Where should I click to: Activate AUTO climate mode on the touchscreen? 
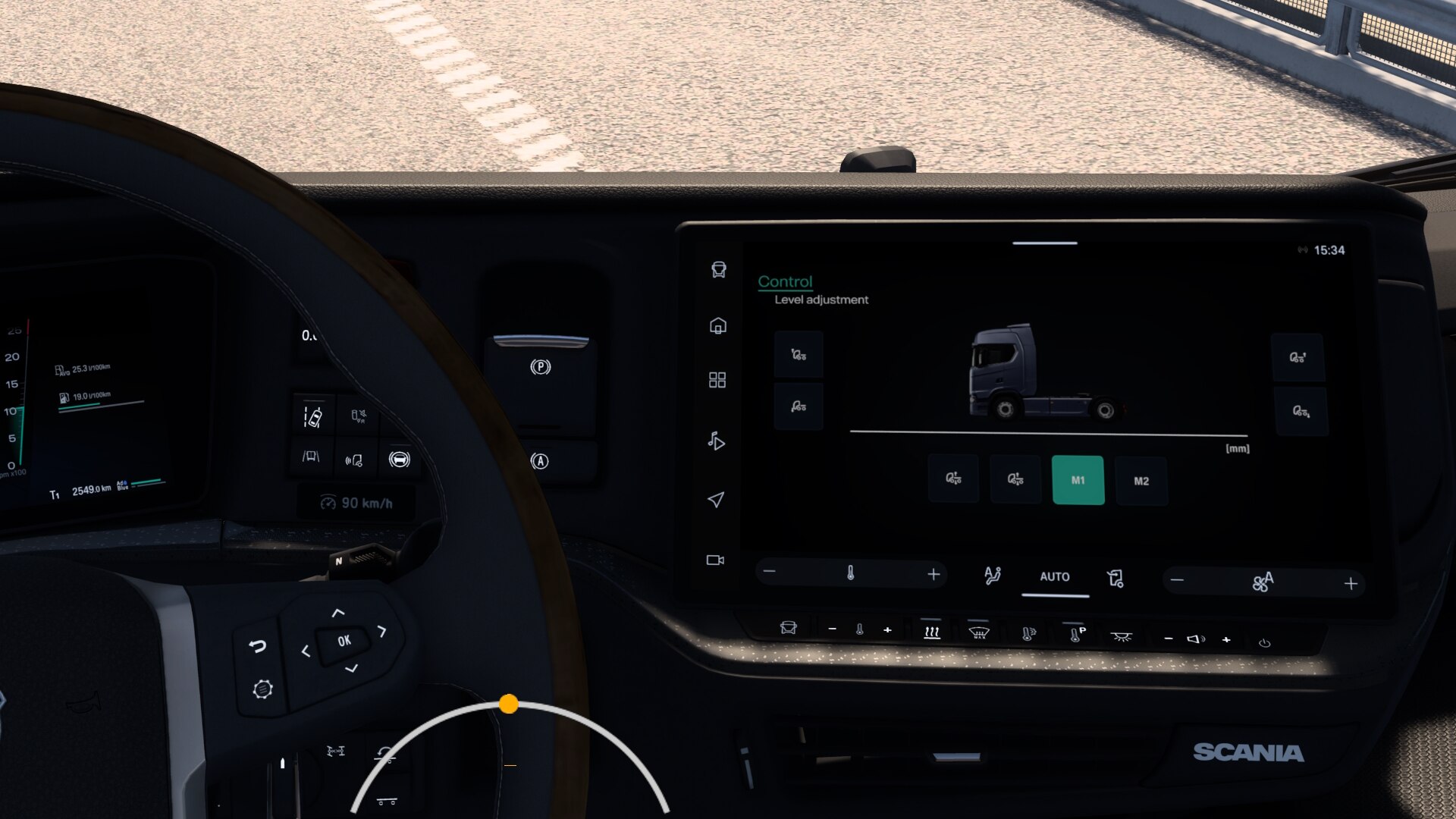click(x=1054, y=577)
